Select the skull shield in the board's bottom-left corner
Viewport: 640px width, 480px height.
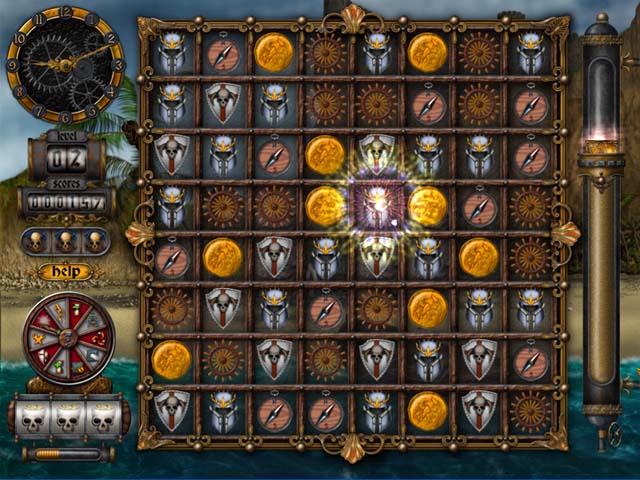pyautogui.click(x=171, y=411)
